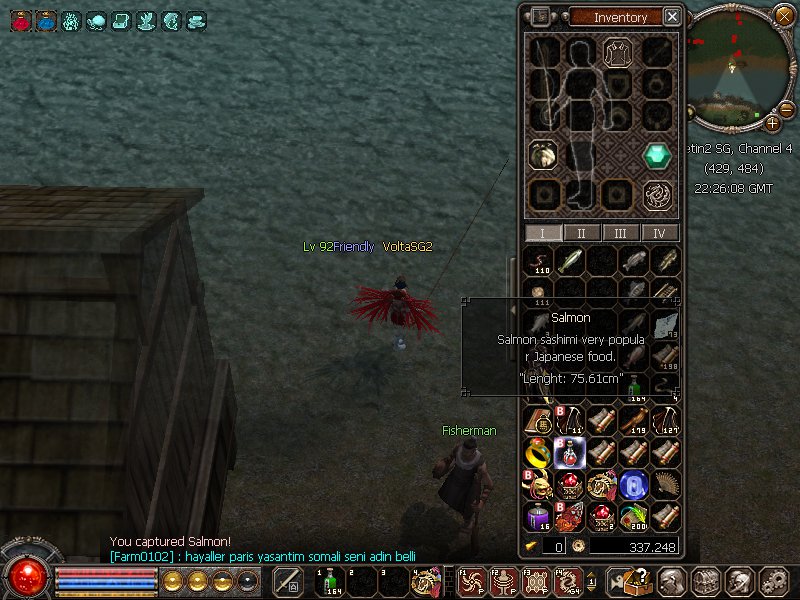Open the gear-shaped system options button
This screenshot has height=600, width=800.
(773, 580)
